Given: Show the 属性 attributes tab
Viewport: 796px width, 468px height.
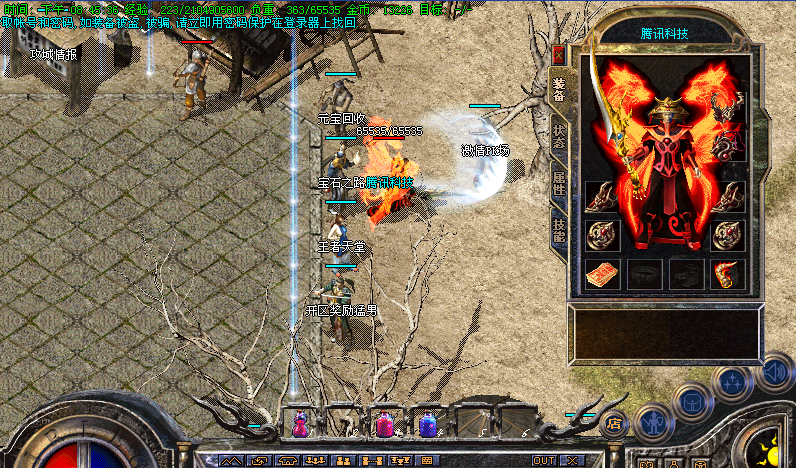Looking at the screenshot, I should click(x=559, y=186).
